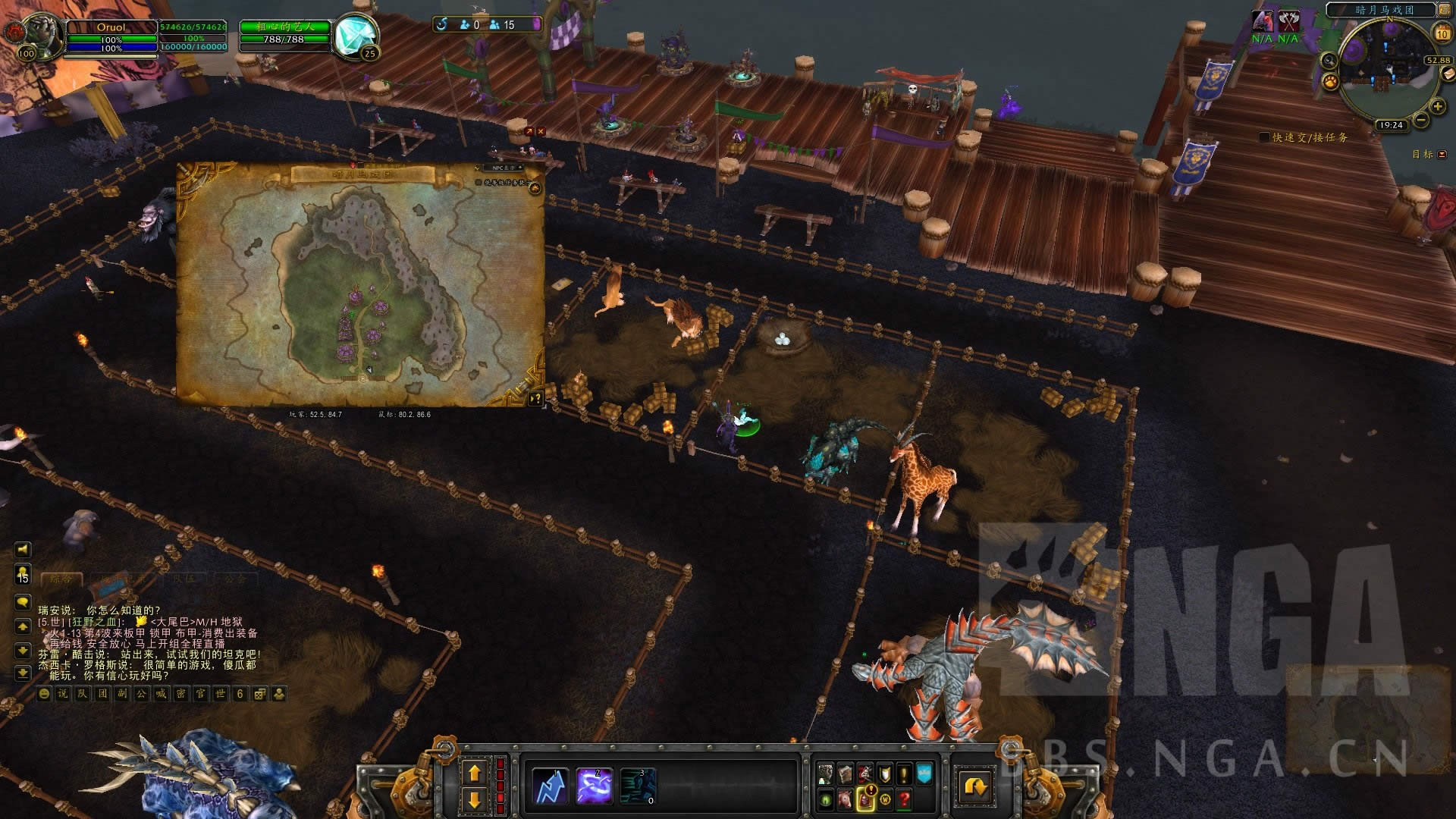Use the purple chain ring ability

[594, 786]
